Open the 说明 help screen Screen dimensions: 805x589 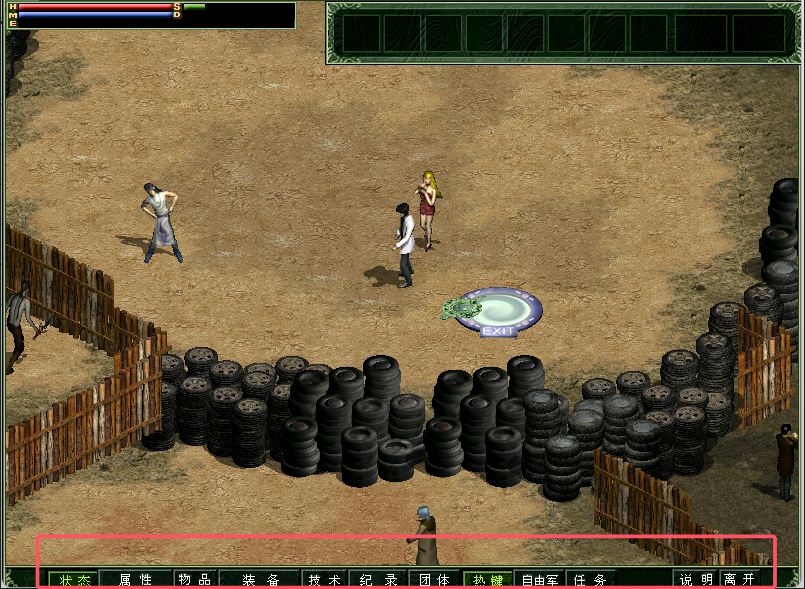(697, 579)
